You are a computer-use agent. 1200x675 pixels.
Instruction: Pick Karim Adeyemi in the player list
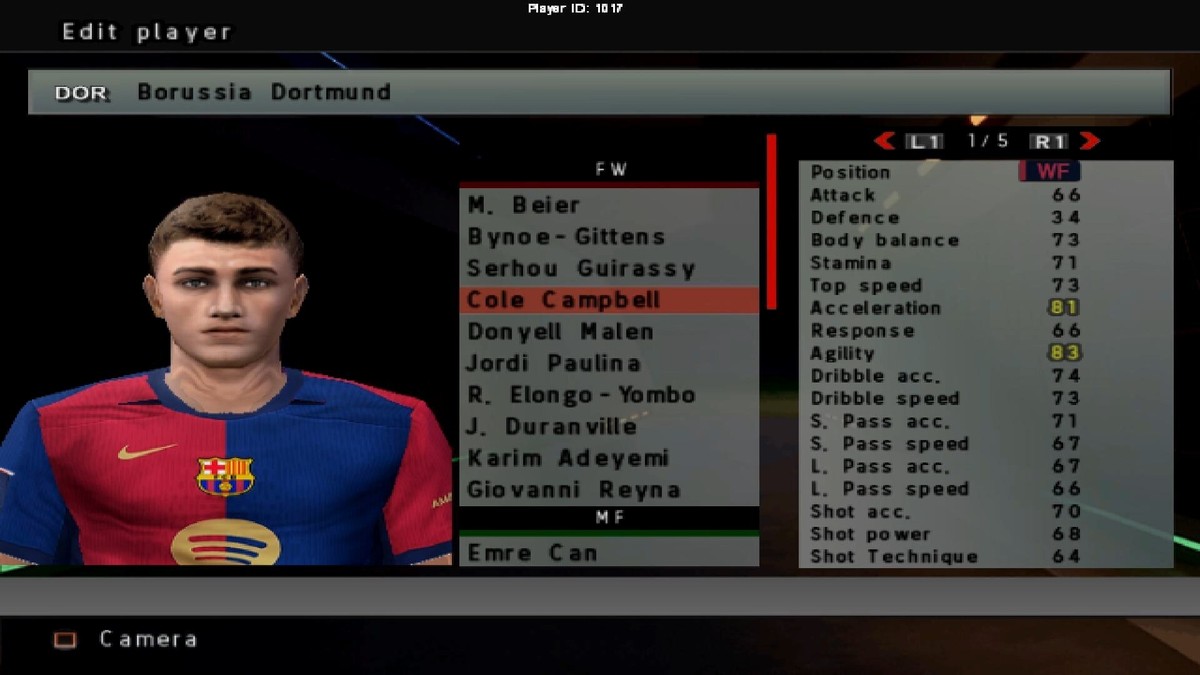[x=608, y=459]
